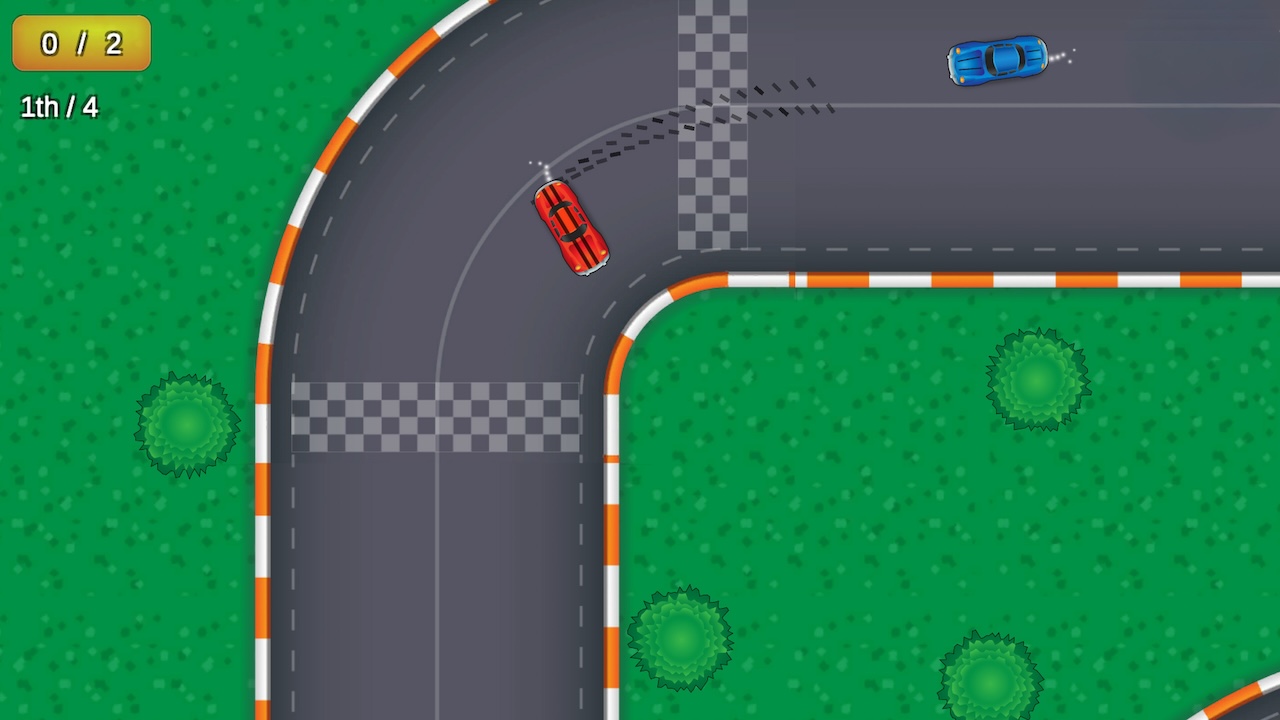Open the 0 / 2 lap counter badge
This screenshot has height=720, width=1280.
(x=80, y=44)
